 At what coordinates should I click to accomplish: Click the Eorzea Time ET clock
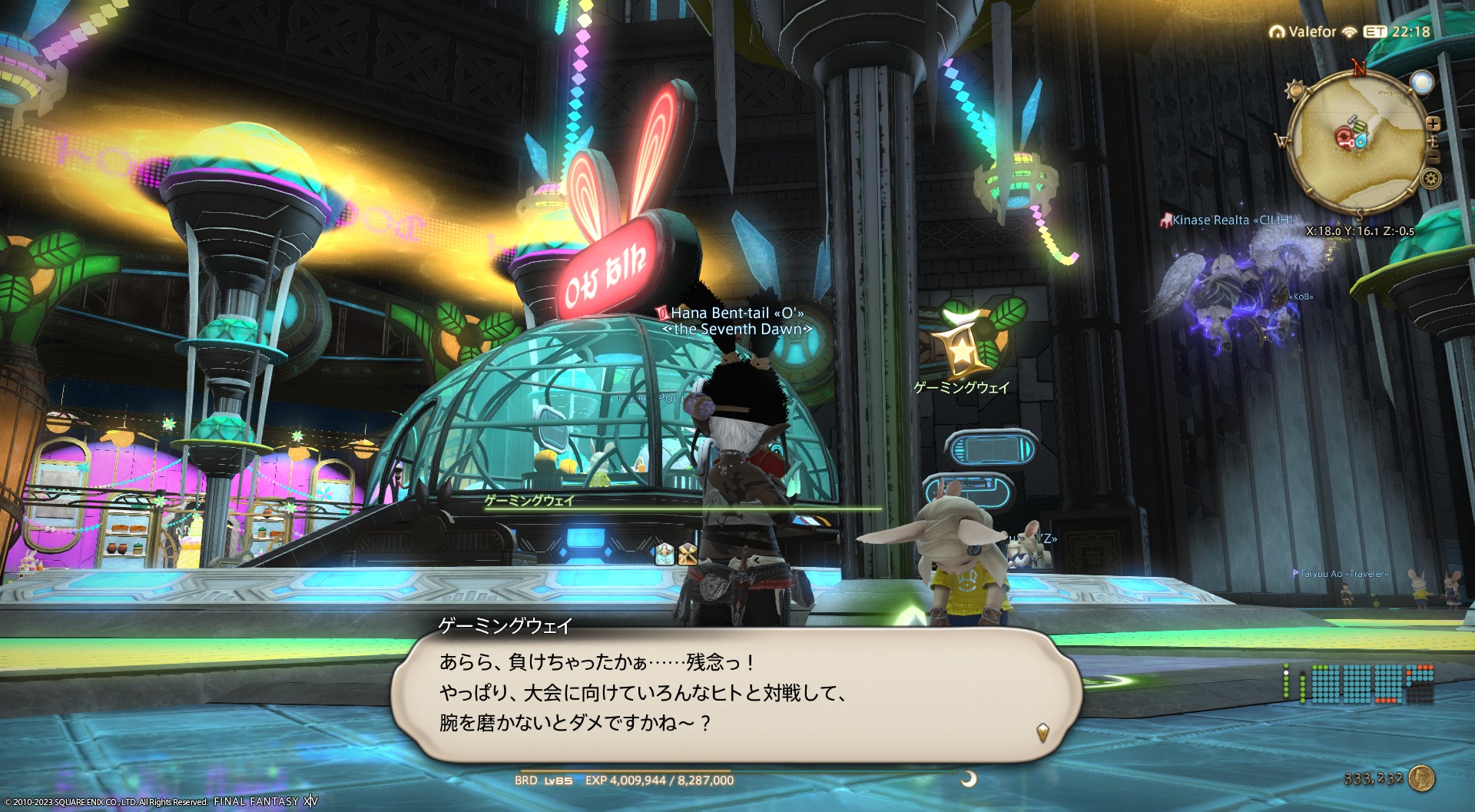1397,31
